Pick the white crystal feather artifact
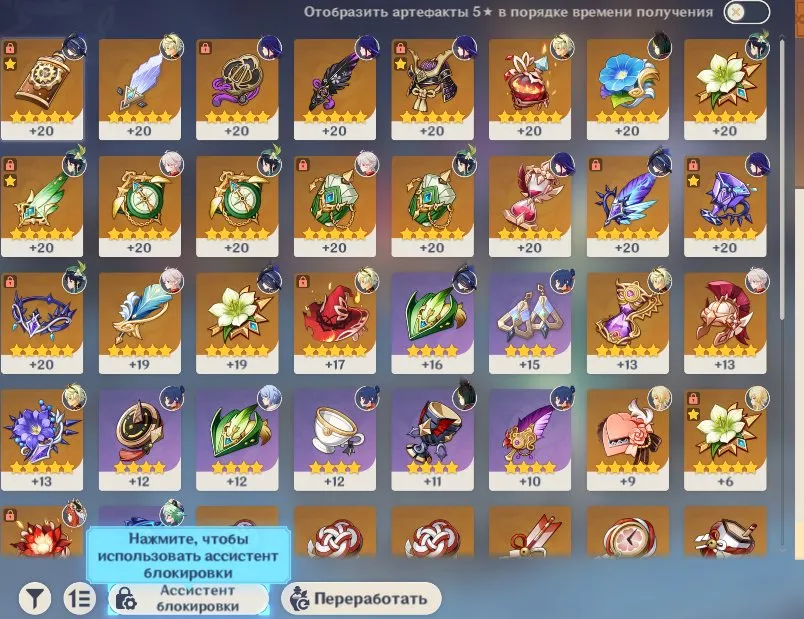Image resolution: width=804 pixels, height=619 pixels. pyautogui.click(x=139, y=85)
